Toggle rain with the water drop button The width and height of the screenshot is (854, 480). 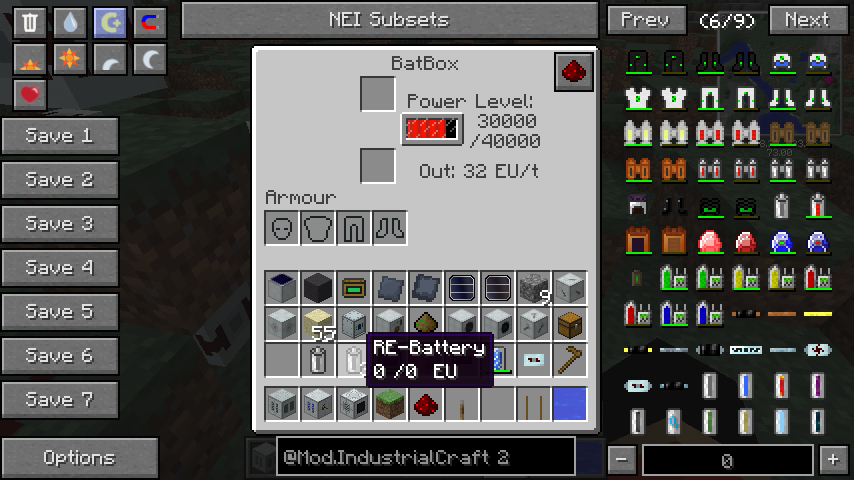click(x=70, y=22)
